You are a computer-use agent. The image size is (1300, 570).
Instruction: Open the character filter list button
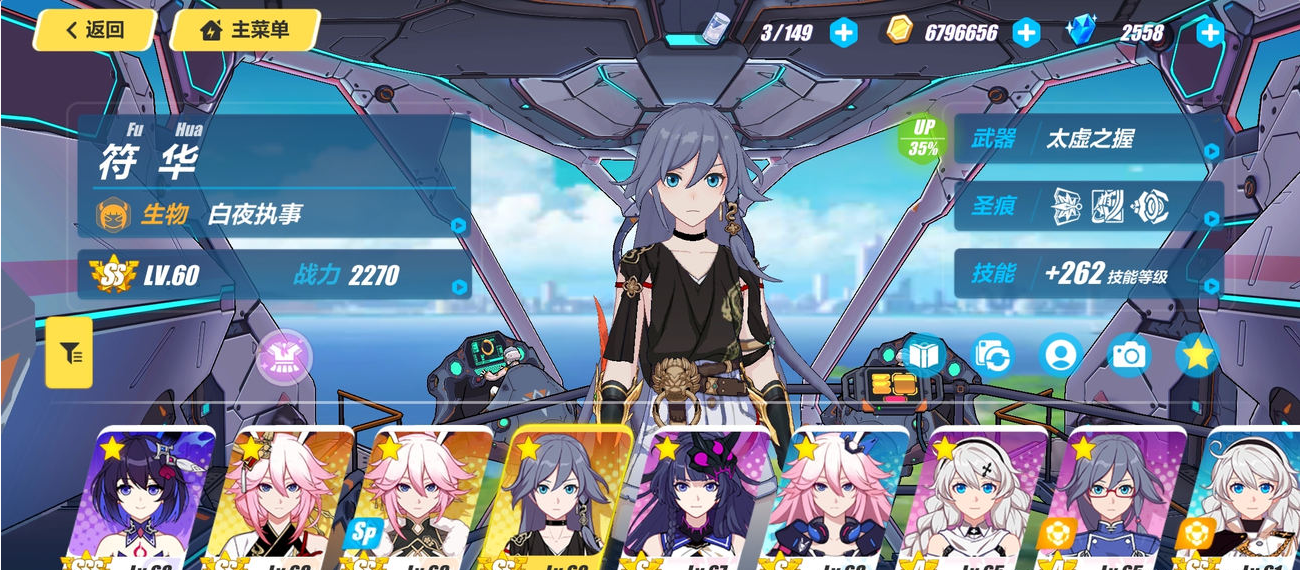pos(70,353)
